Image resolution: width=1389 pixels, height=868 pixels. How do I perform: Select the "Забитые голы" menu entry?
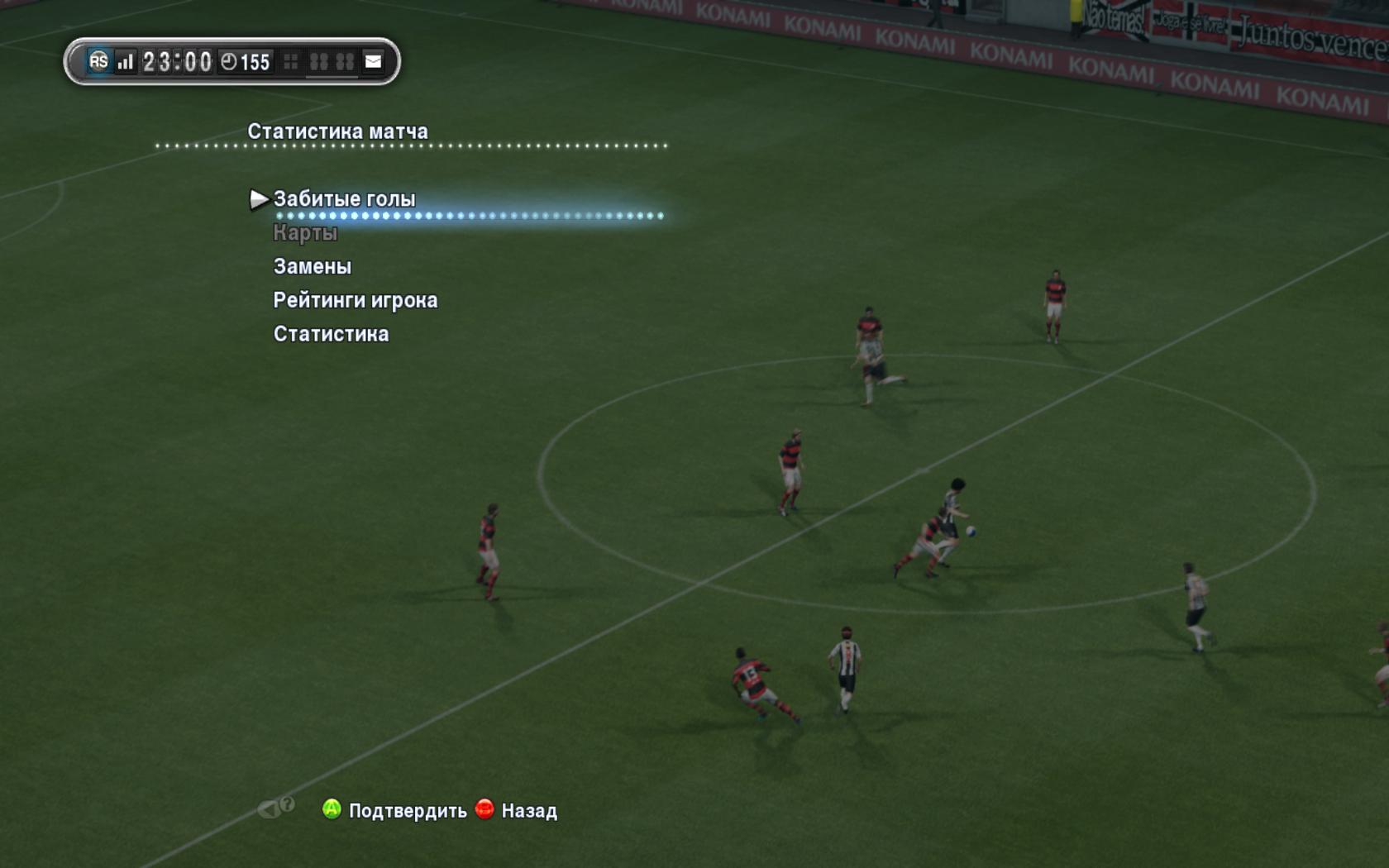click(x=344, y=199)
